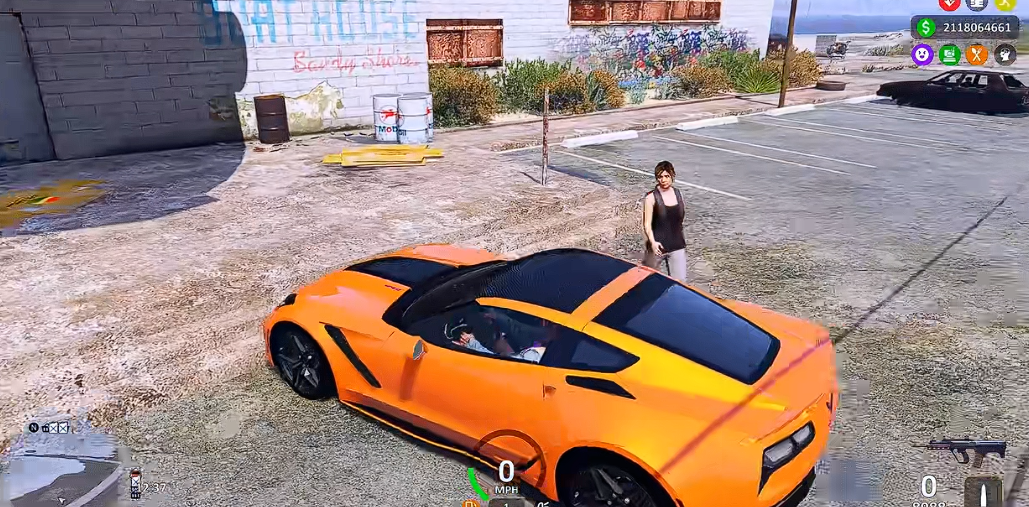Select the assault rifle weapon icon
This screenshot has height=507, width=1029.
pos(964,450)
